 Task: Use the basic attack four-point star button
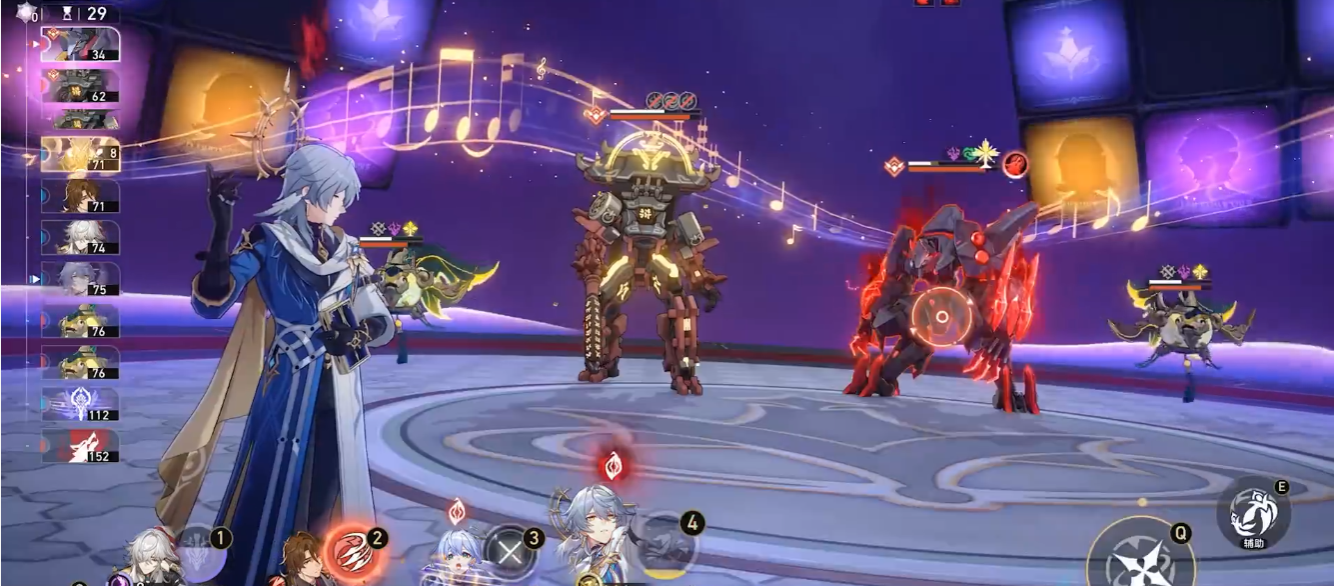click(x=1141, y=560)
